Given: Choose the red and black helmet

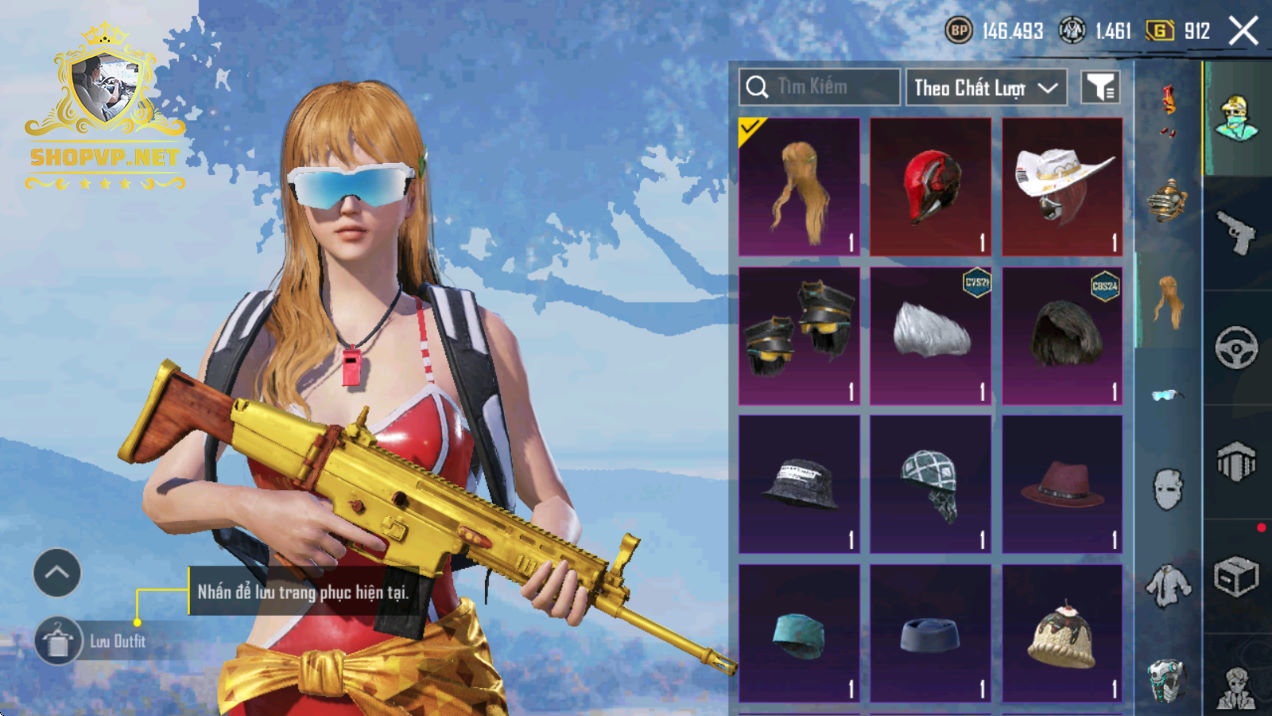Looking at the screenshot, I should pyautogui.click(x=930, y=187).
